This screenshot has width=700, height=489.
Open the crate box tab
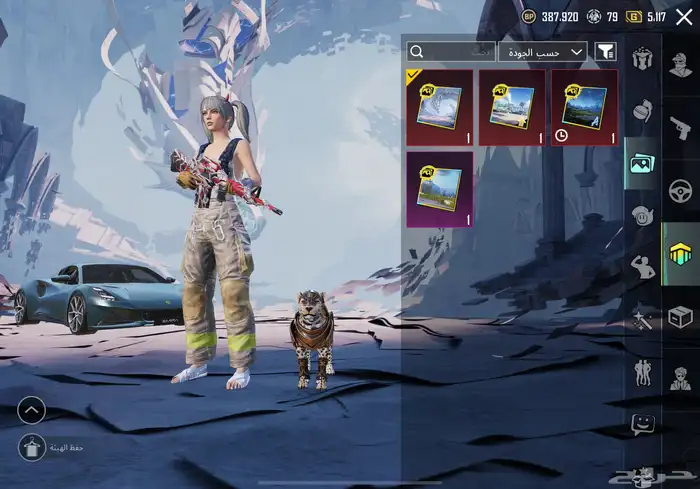click(x=681, y=317)
